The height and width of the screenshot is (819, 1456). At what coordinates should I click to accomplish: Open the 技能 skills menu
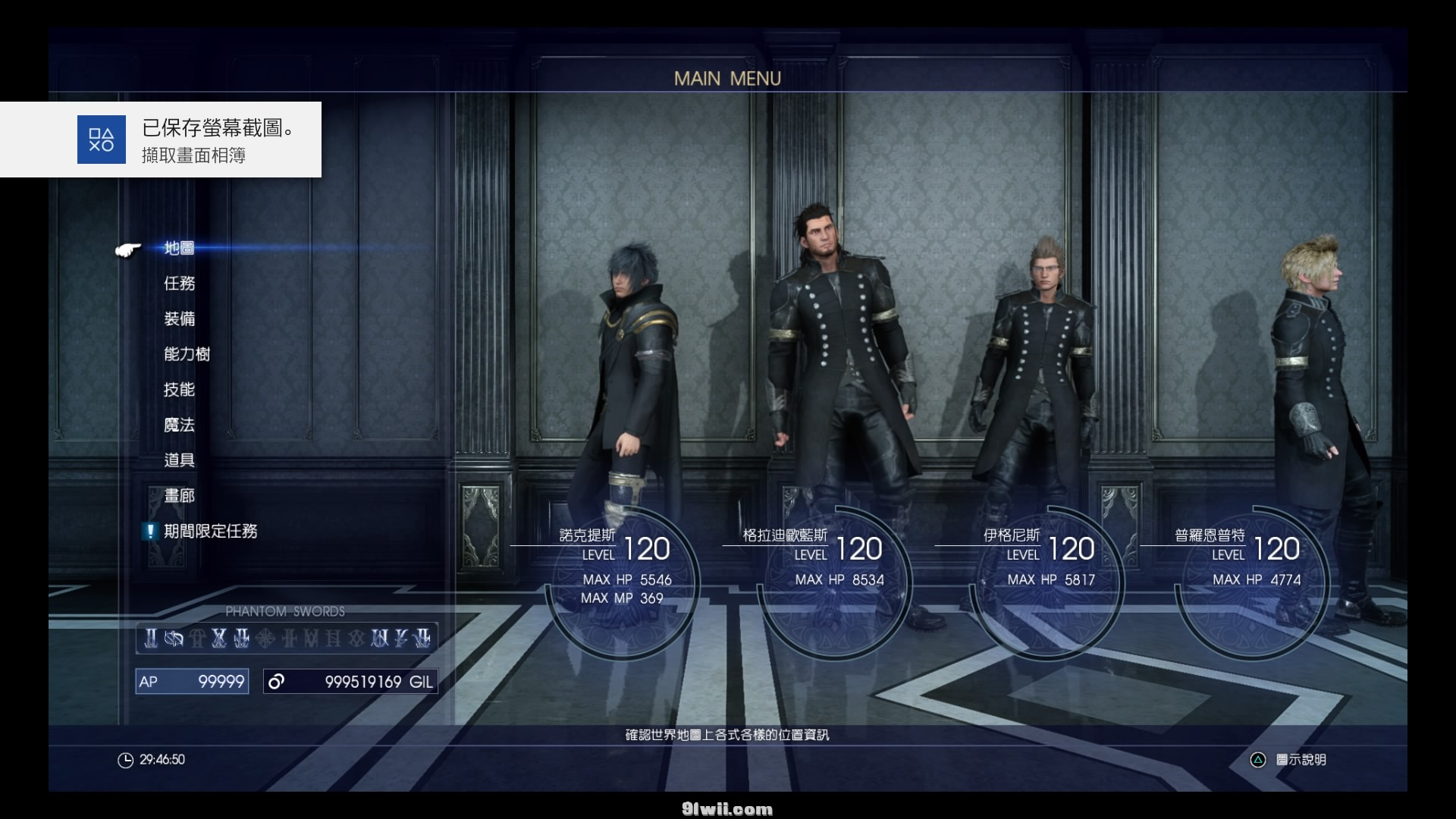click(180, 390)
